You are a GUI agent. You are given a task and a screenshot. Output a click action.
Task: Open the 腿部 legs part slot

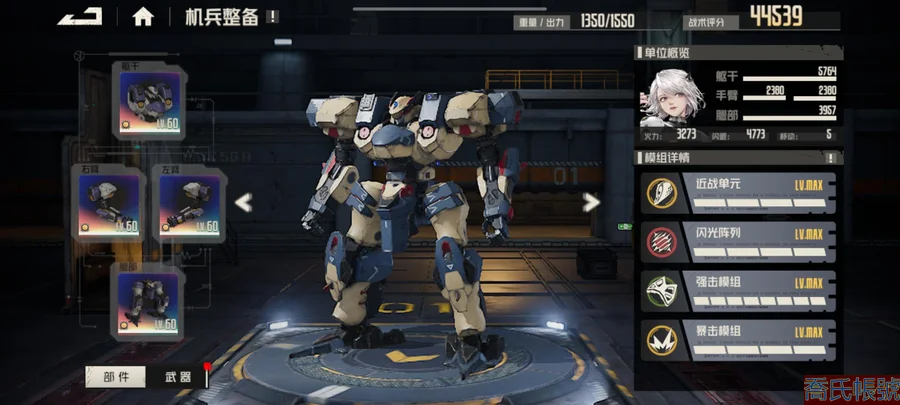(150, 302)
